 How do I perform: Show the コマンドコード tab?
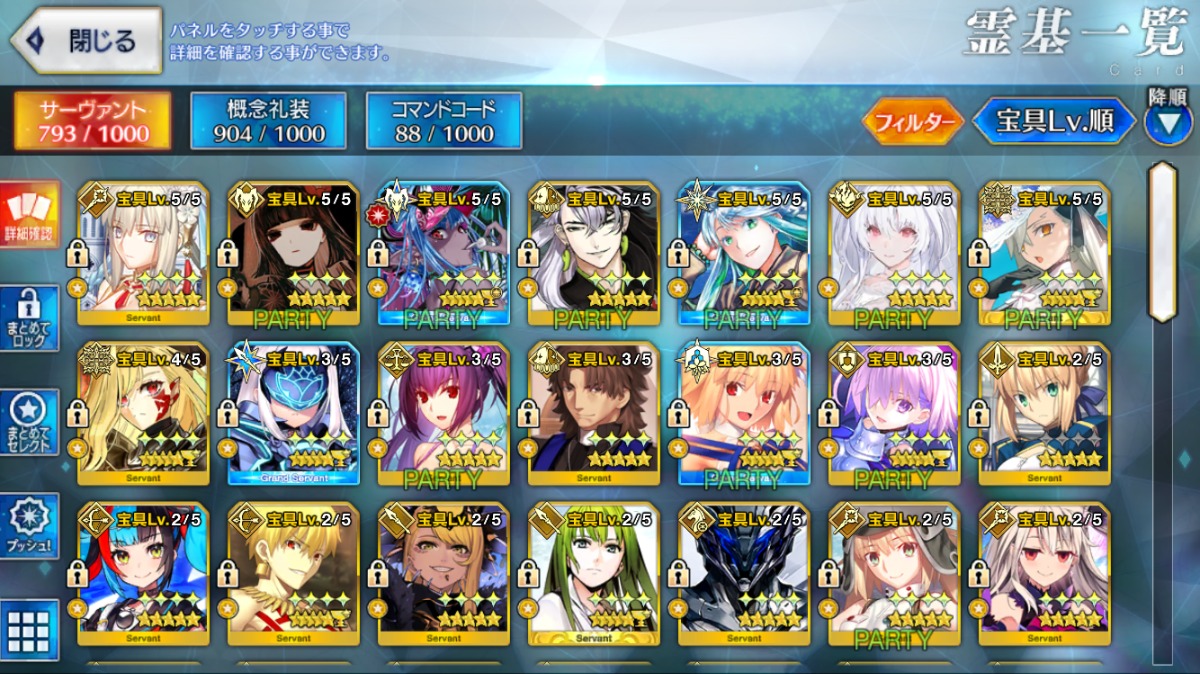click(x=444, y=121)
